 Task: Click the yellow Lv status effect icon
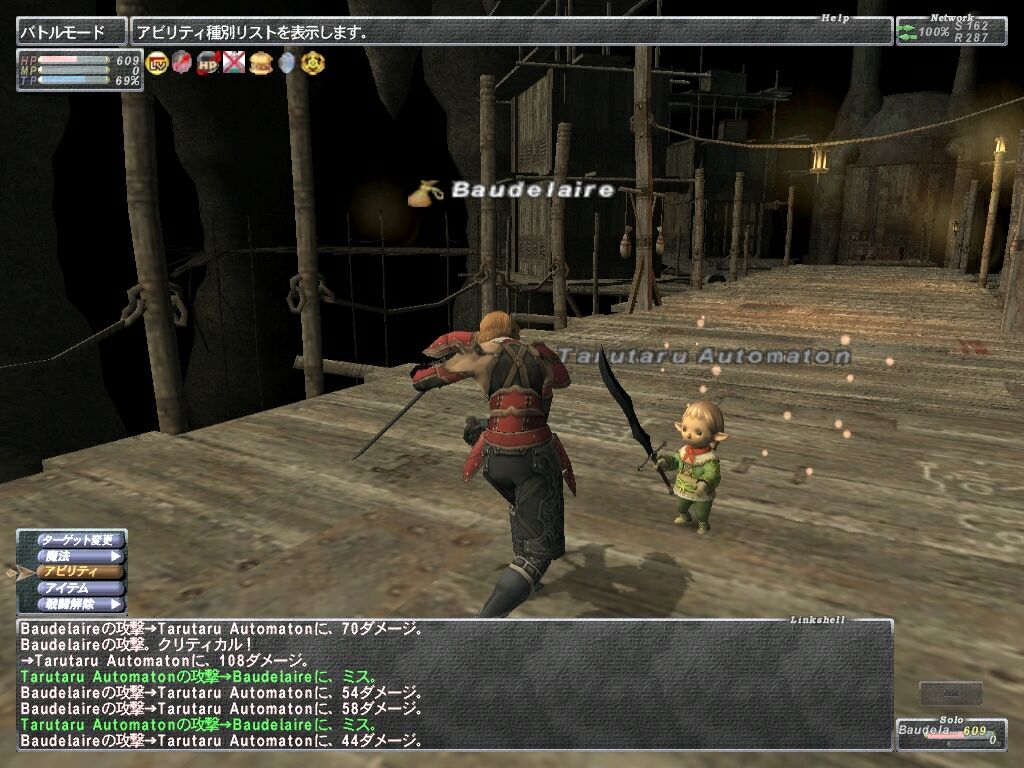[157, 63]
